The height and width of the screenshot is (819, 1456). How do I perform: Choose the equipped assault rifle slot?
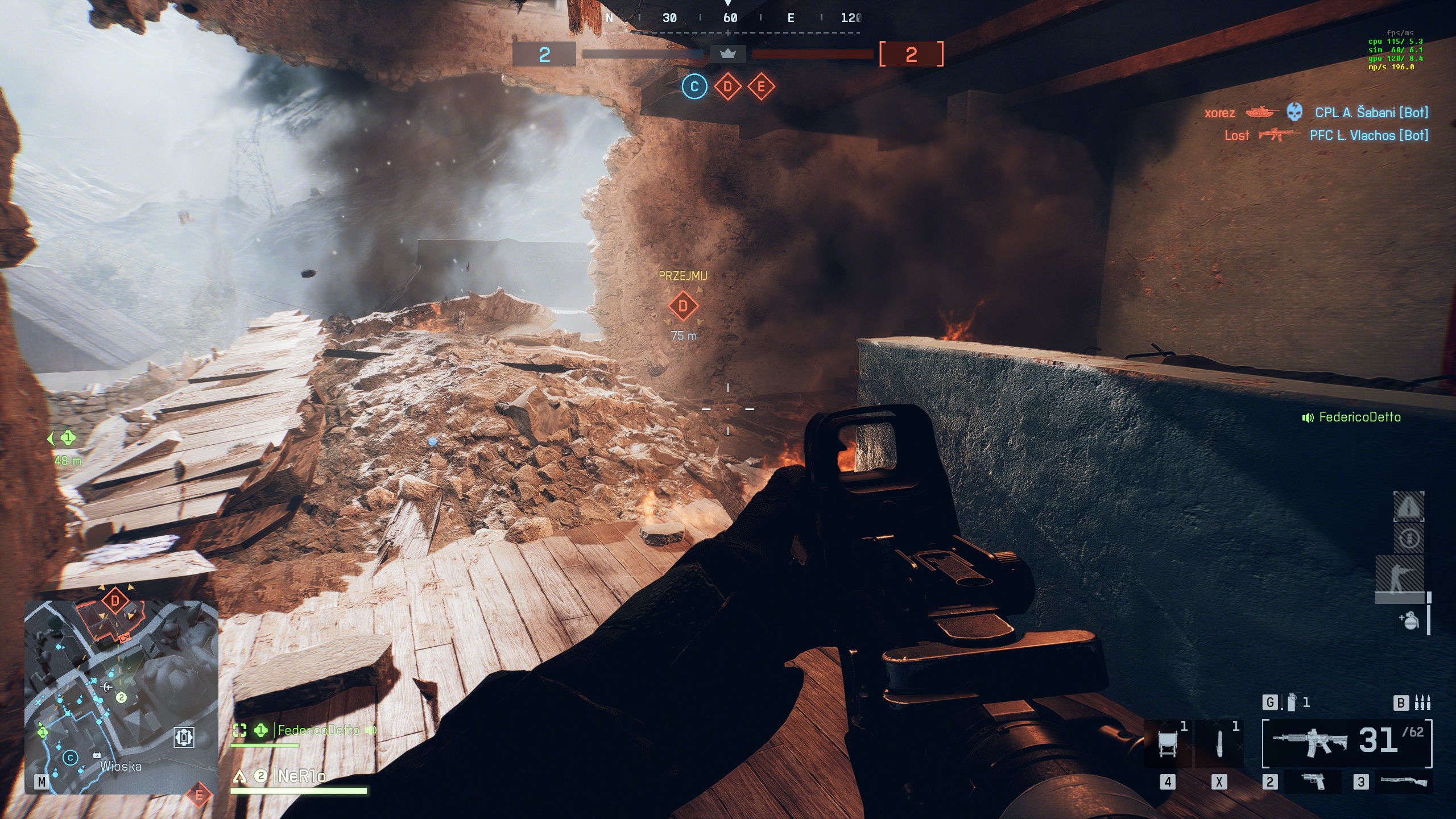pos(1346,743)
